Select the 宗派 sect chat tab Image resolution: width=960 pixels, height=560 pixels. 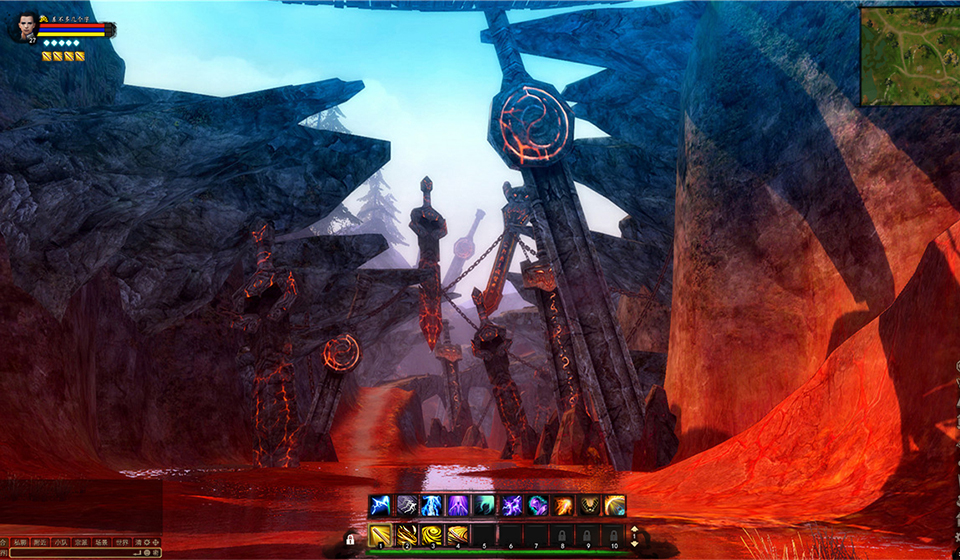click(x=83, y=541)
